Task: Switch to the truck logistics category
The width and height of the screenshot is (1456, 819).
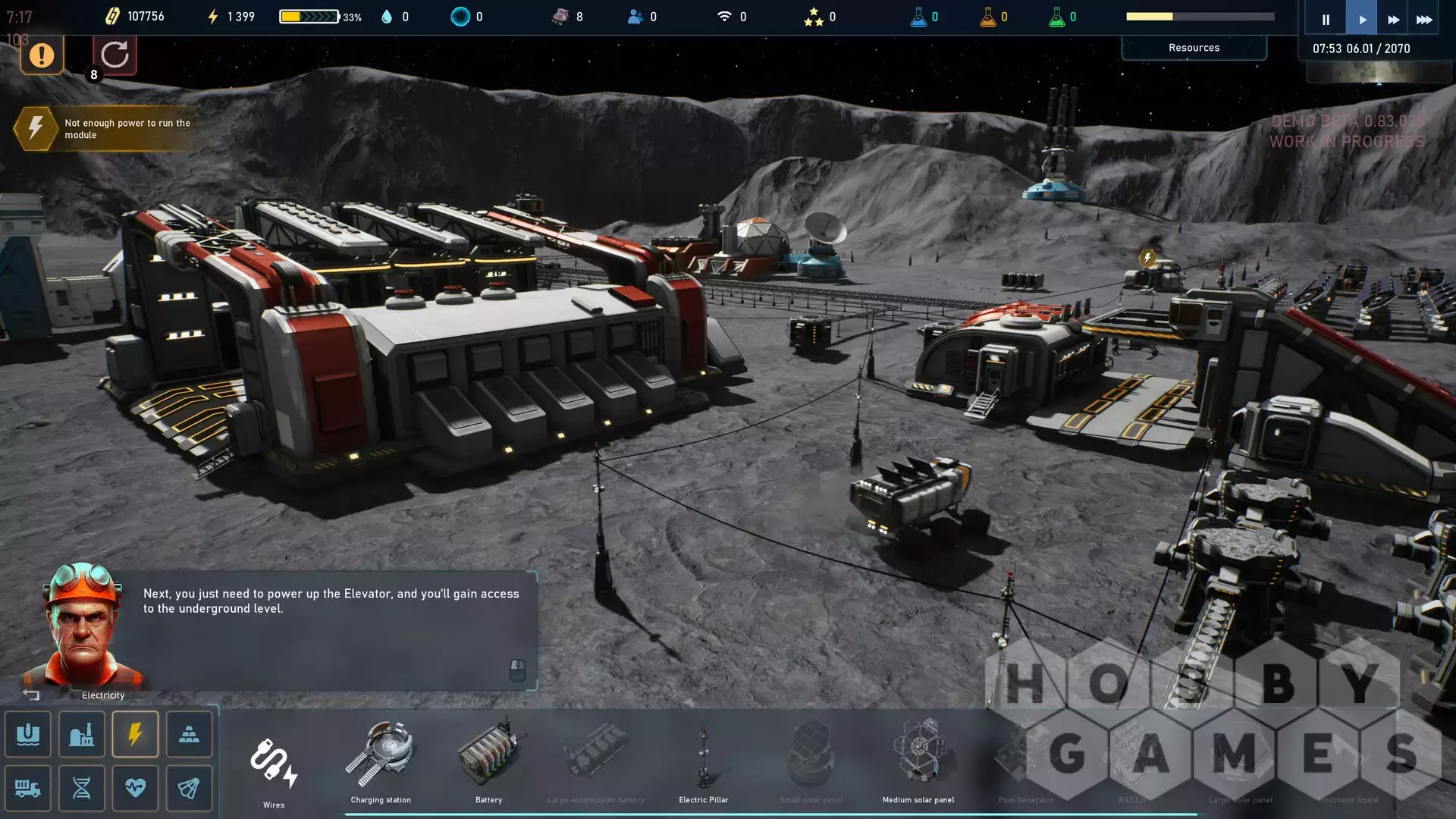Action: tap(28, 788)
